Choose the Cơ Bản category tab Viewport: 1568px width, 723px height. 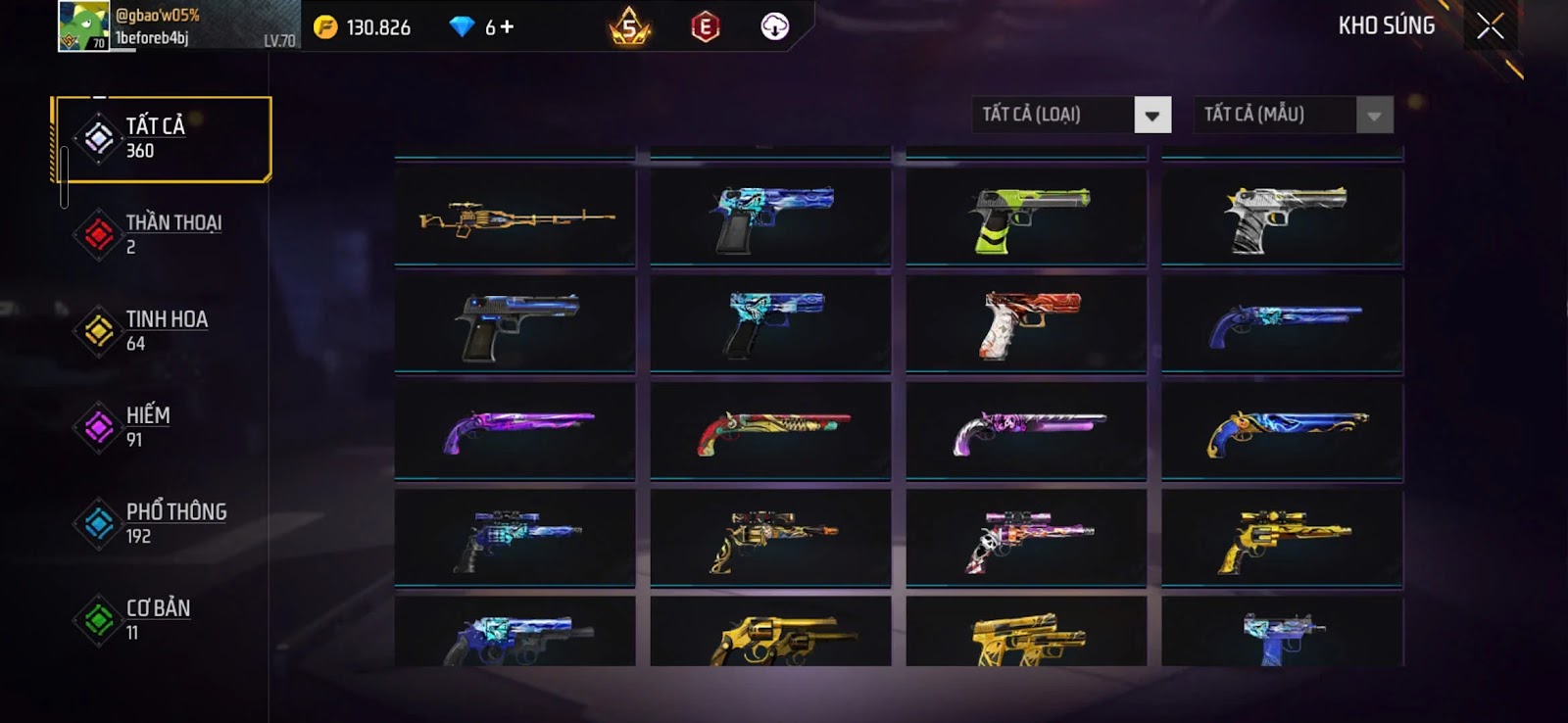click(x=163, y=619)
